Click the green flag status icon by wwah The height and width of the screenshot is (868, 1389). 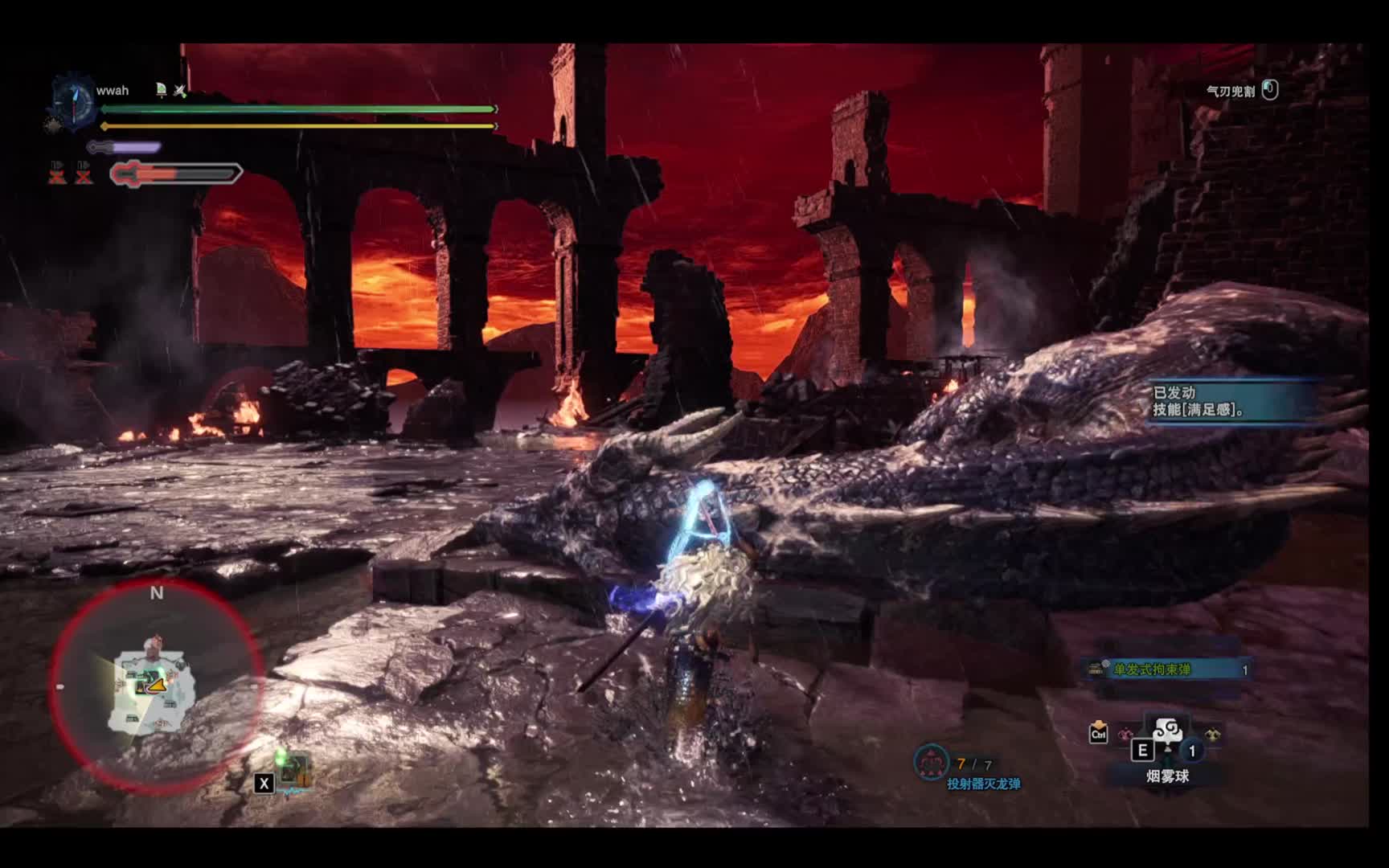[161, 90]
